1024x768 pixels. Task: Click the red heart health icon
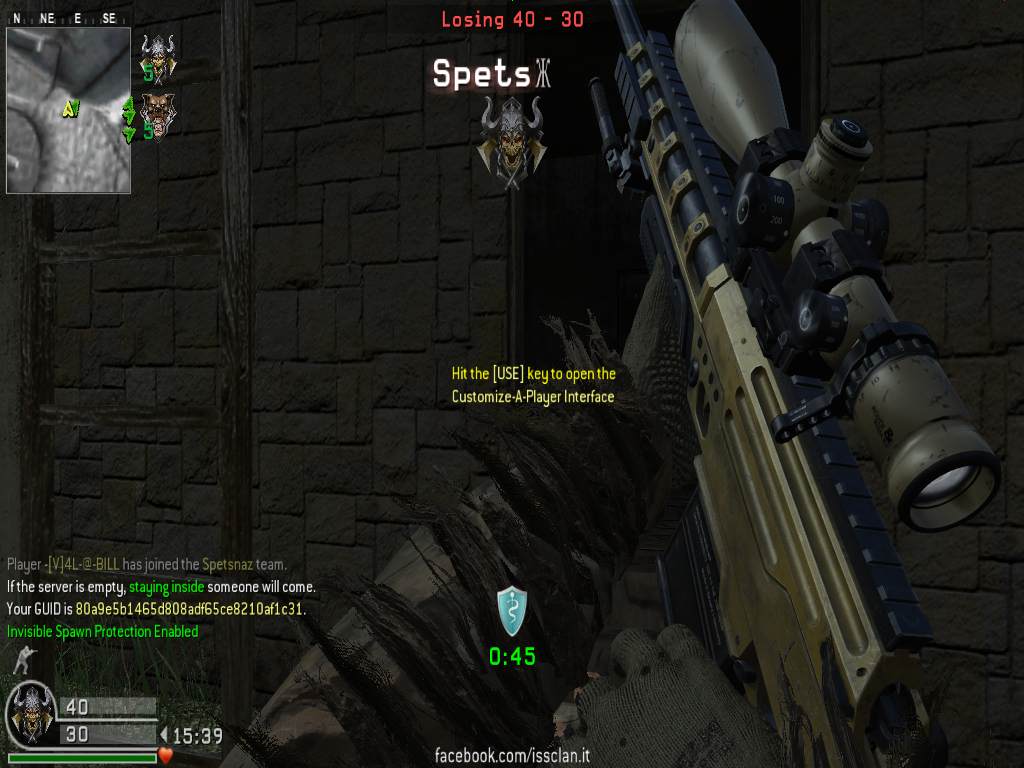(x=166, y=755)
